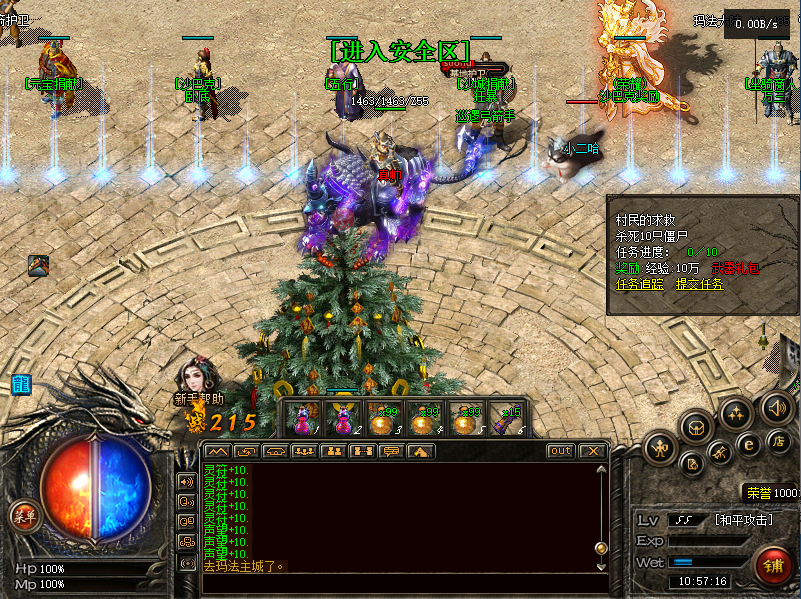Use the potion in hotbar slot 1

[x=303, y=418]
